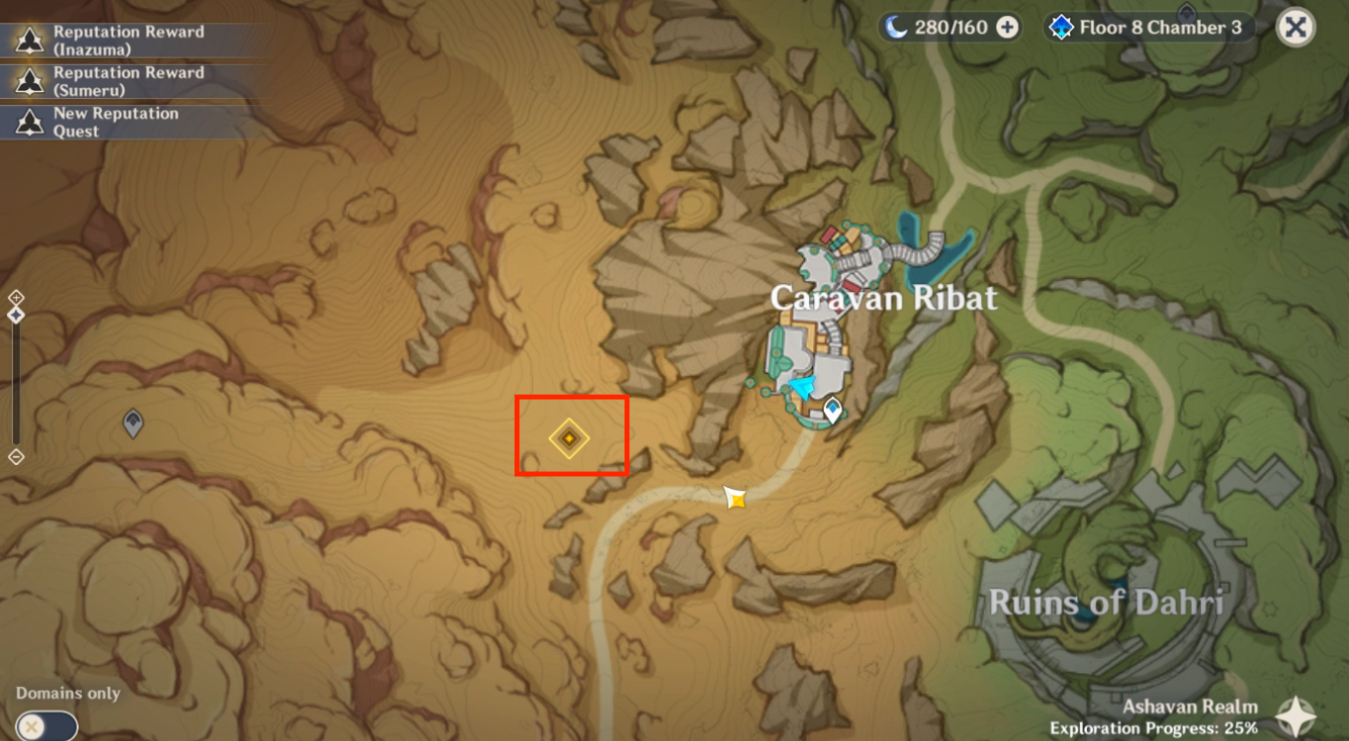Select the golden diamond map marker
The width and height of the screenshot is (1349, 741).
point(569,438)
